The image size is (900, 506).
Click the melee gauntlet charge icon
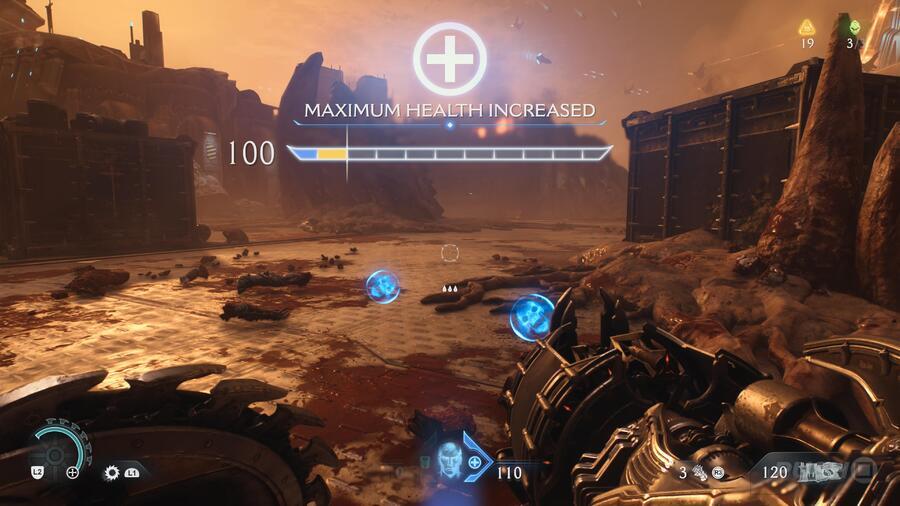[702, 472]
